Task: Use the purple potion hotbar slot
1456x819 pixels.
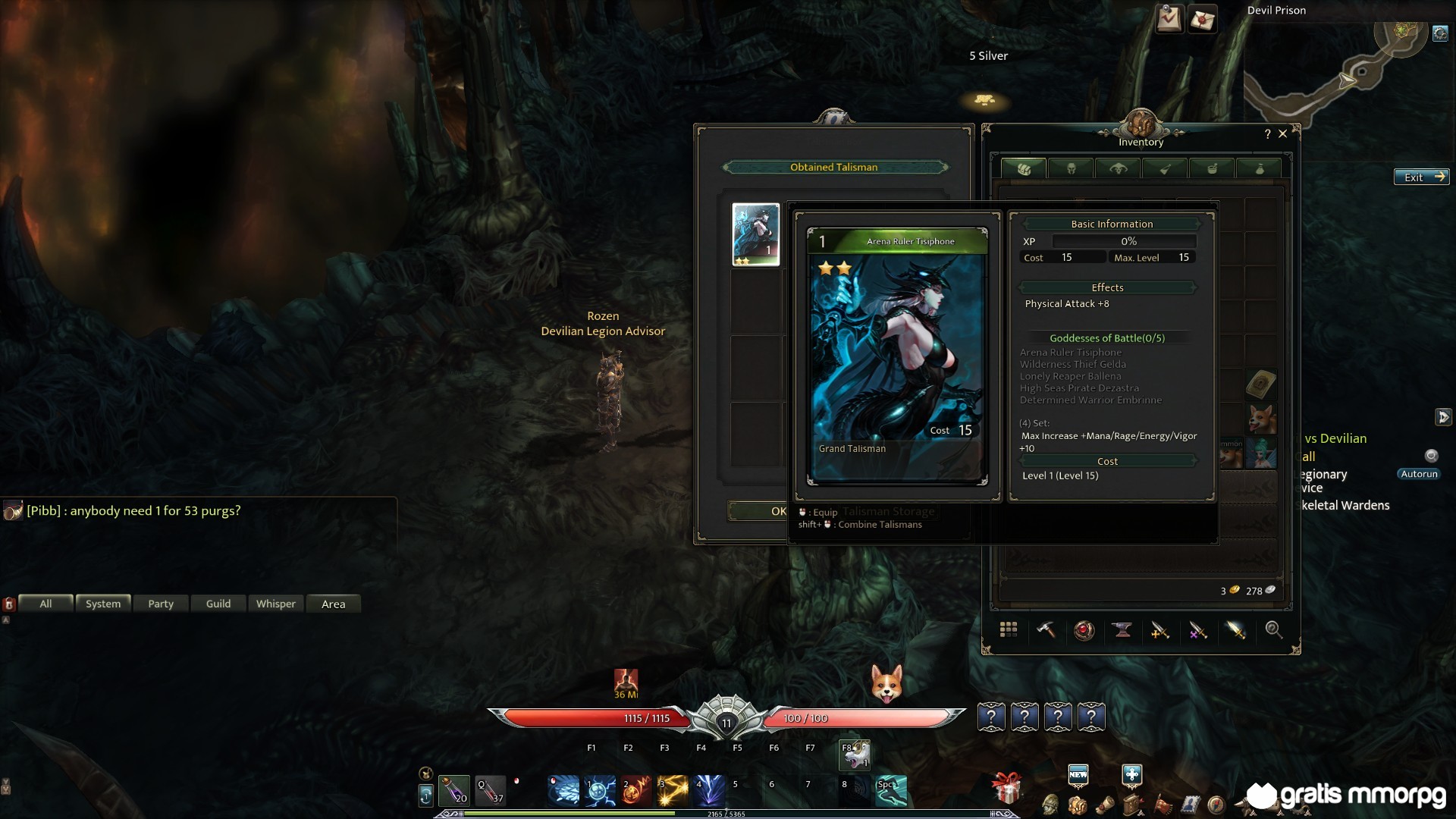Action: (454, 790)
